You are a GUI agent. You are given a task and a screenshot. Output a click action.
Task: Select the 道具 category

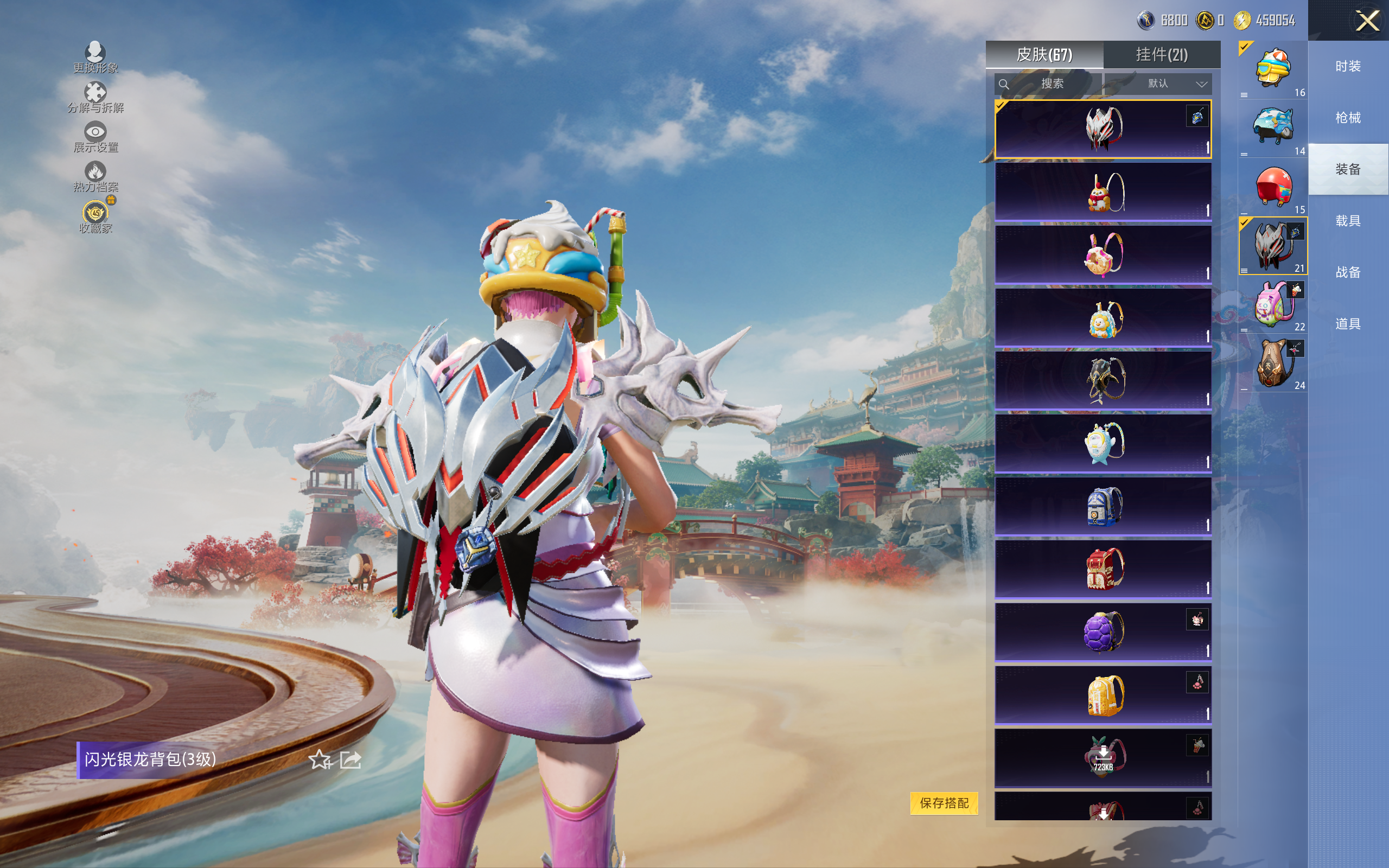click(1347, 324)
